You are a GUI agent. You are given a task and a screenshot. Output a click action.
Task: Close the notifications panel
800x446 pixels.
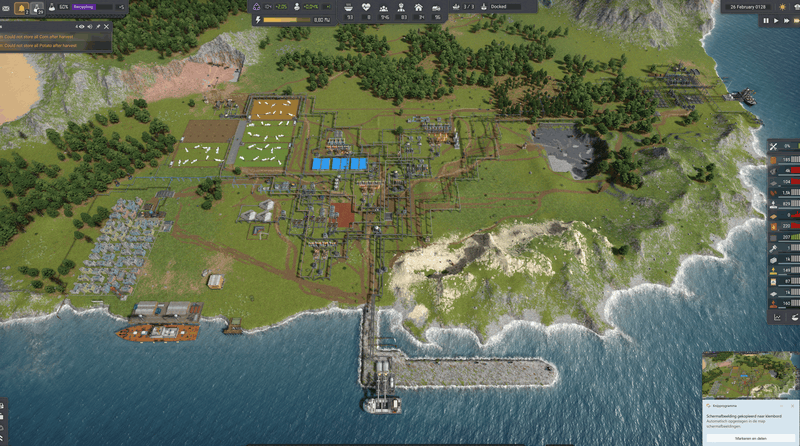(105, 24)
